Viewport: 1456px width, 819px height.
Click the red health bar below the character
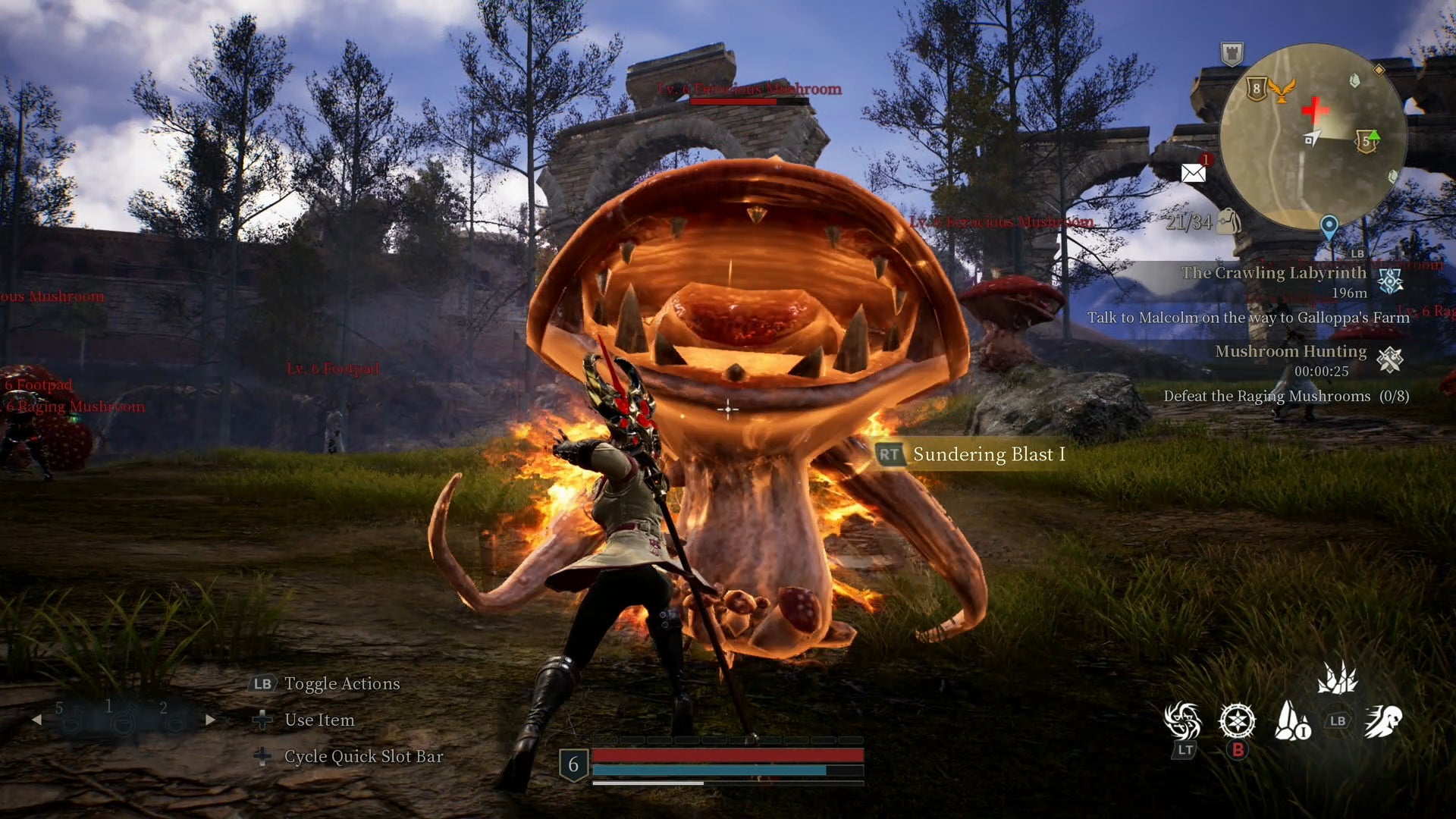pyautogui.click(x=728, y=755)
